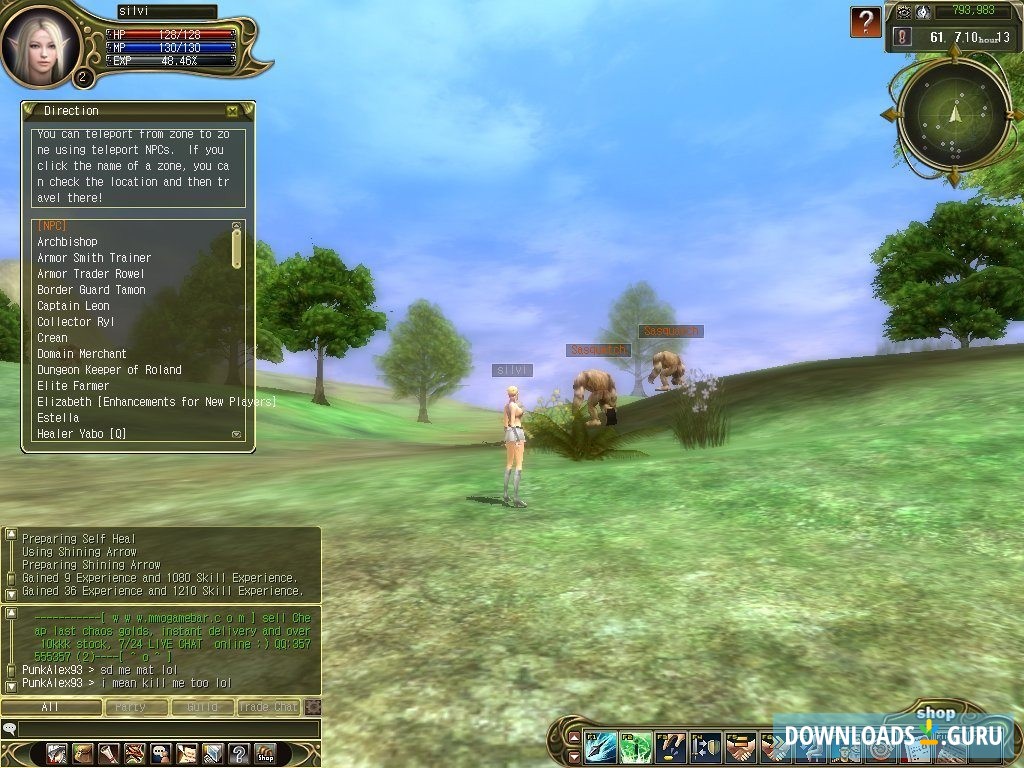
Task: Select Archbishop from the NPC list
Action: (x=67, y=242)
